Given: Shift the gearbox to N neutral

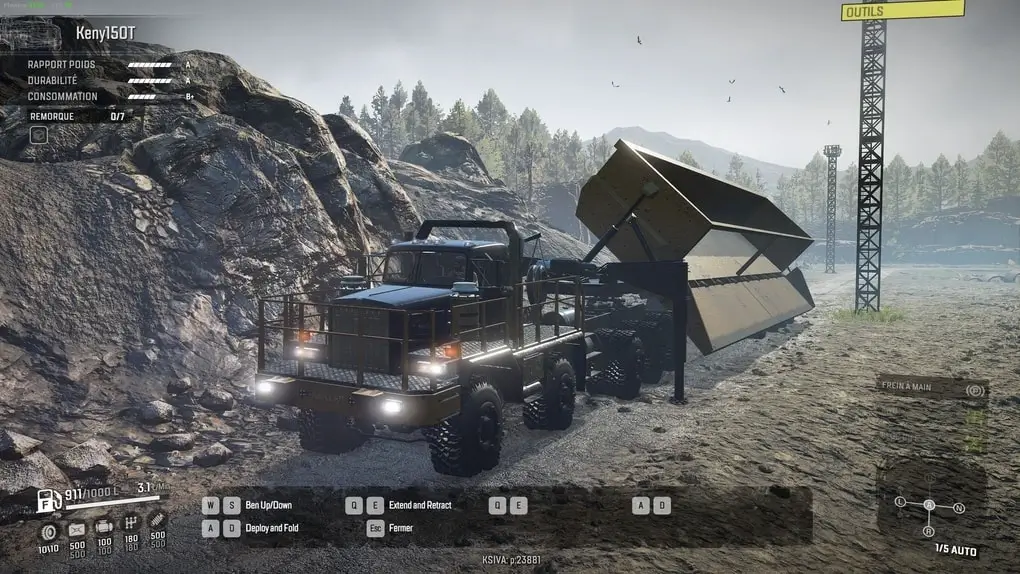Looking at the screenshot, I should click(x=959, y=508).
